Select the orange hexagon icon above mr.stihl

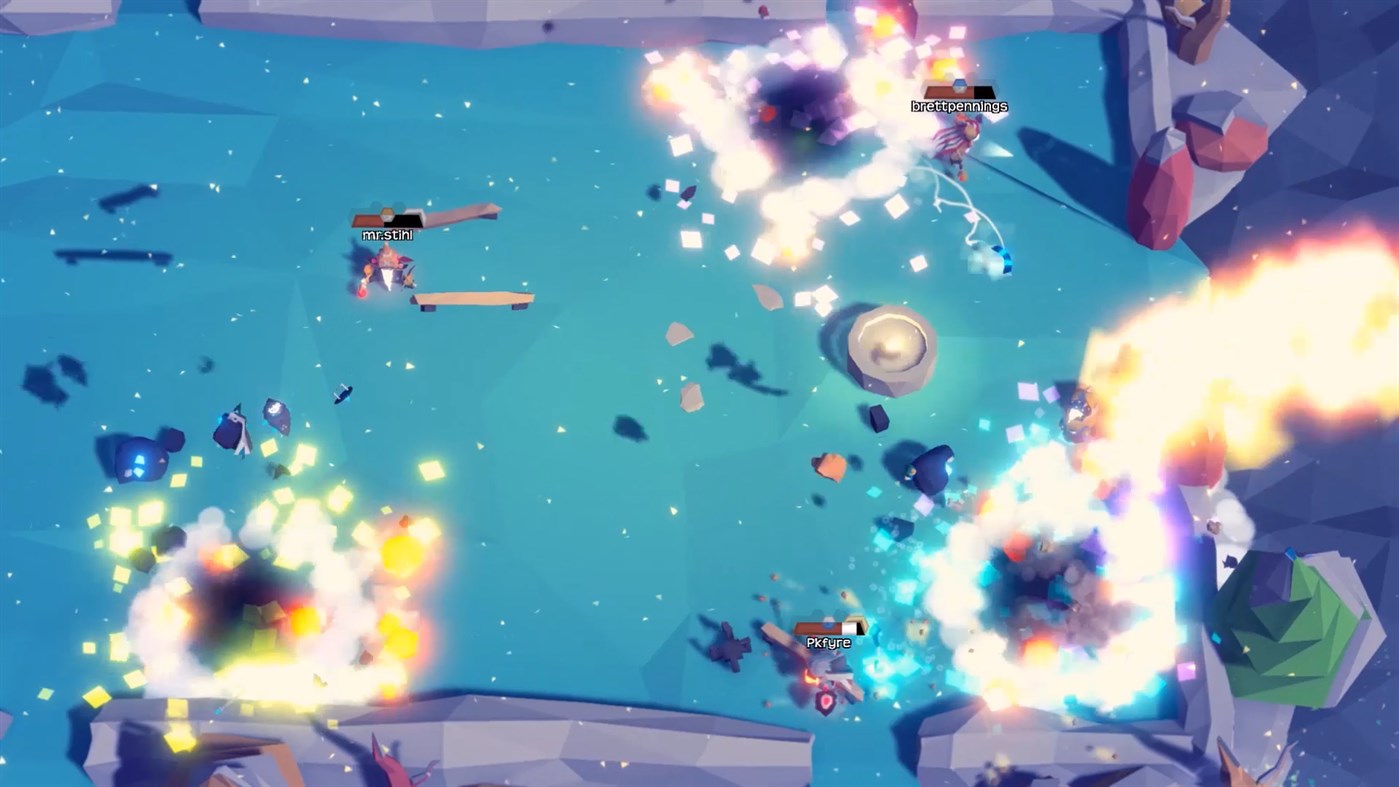click(x=386, y=212)
